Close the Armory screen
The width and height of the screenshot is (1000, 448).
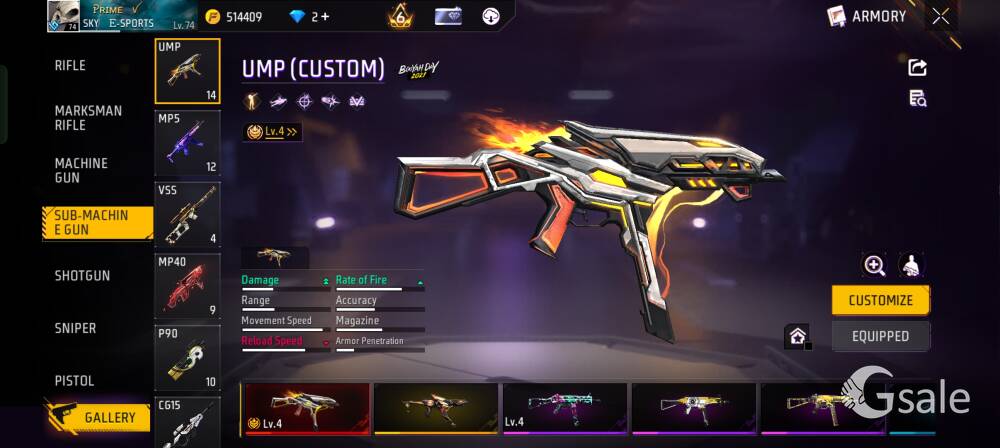tap(941, 16)
